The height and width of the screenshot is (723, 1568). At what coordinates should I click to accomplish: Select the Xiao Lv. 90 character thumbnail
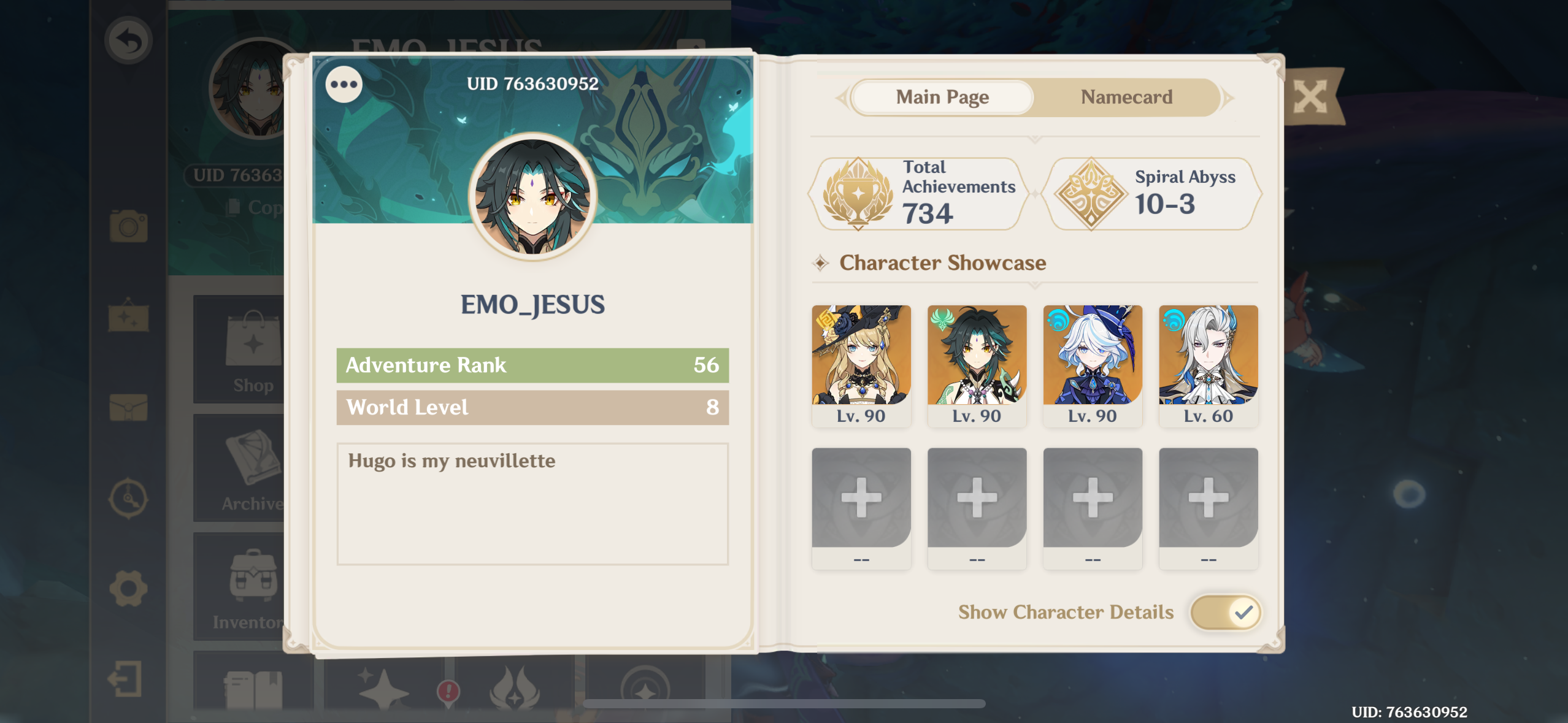(x=977, y=356)
